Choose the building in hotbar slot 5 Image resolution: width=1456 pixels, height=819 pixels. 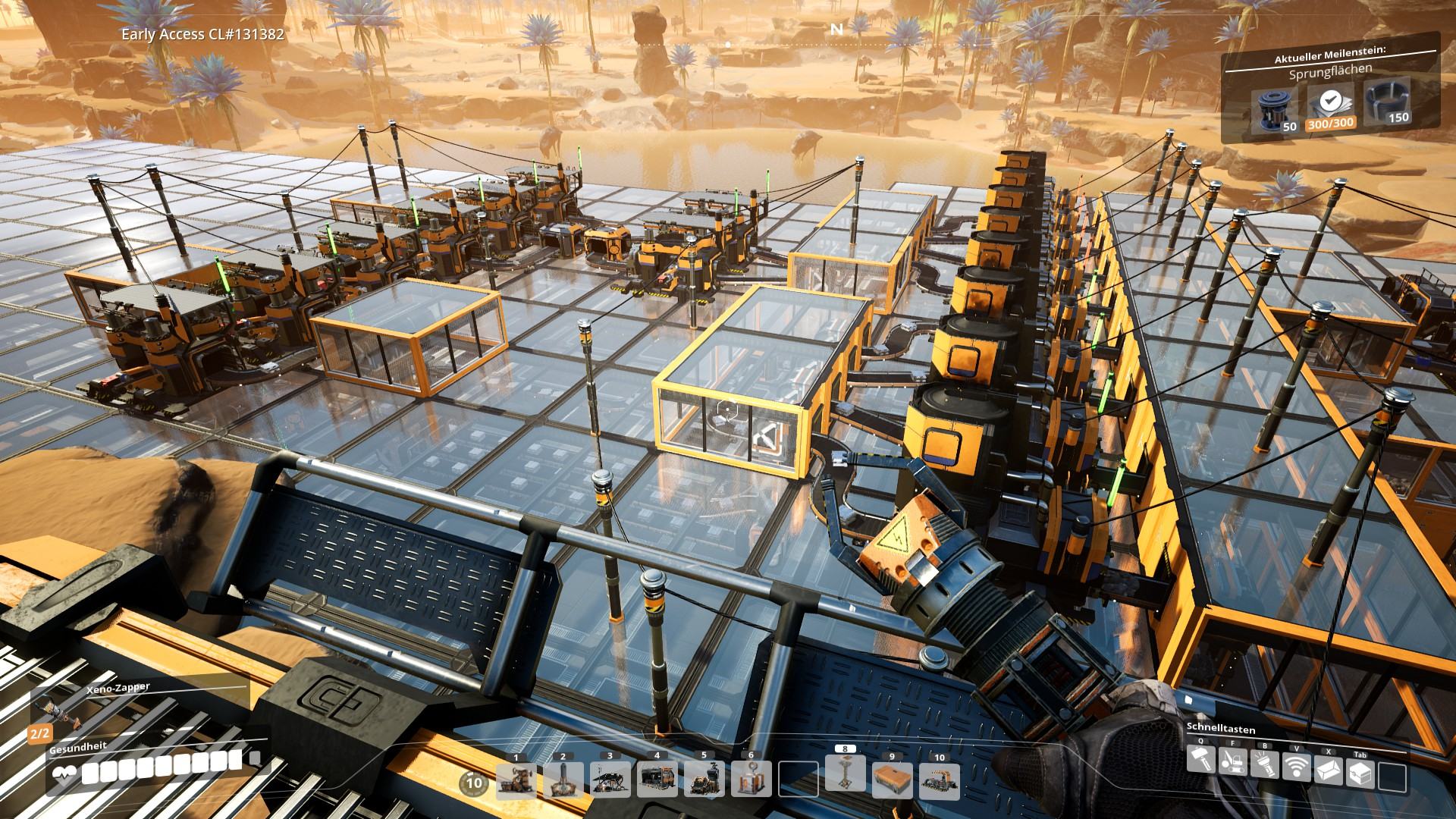(x=704, y=780)
